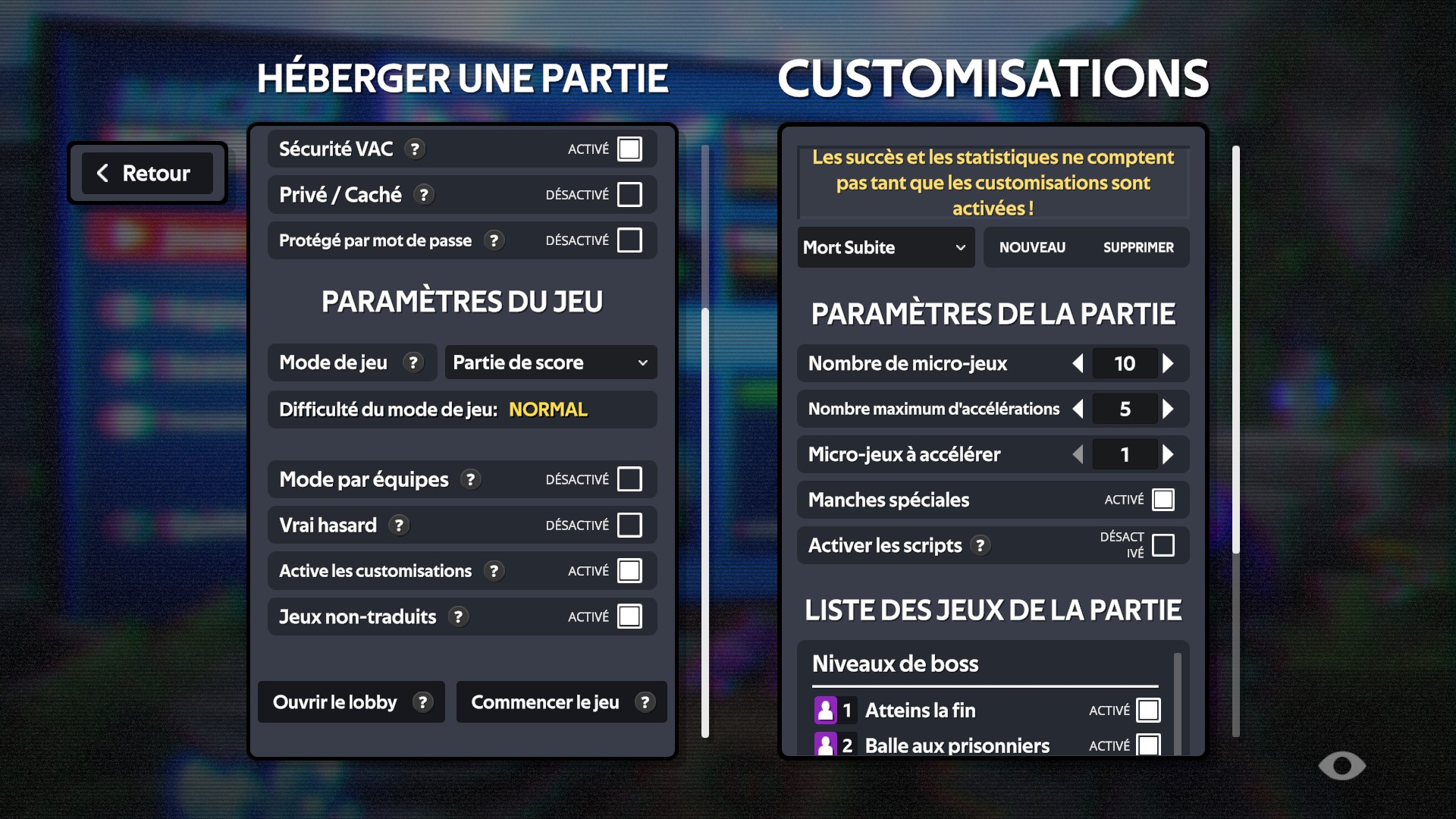1456x819 pixels.
Task: View help for Vrai hasard option
Action: 398,525
